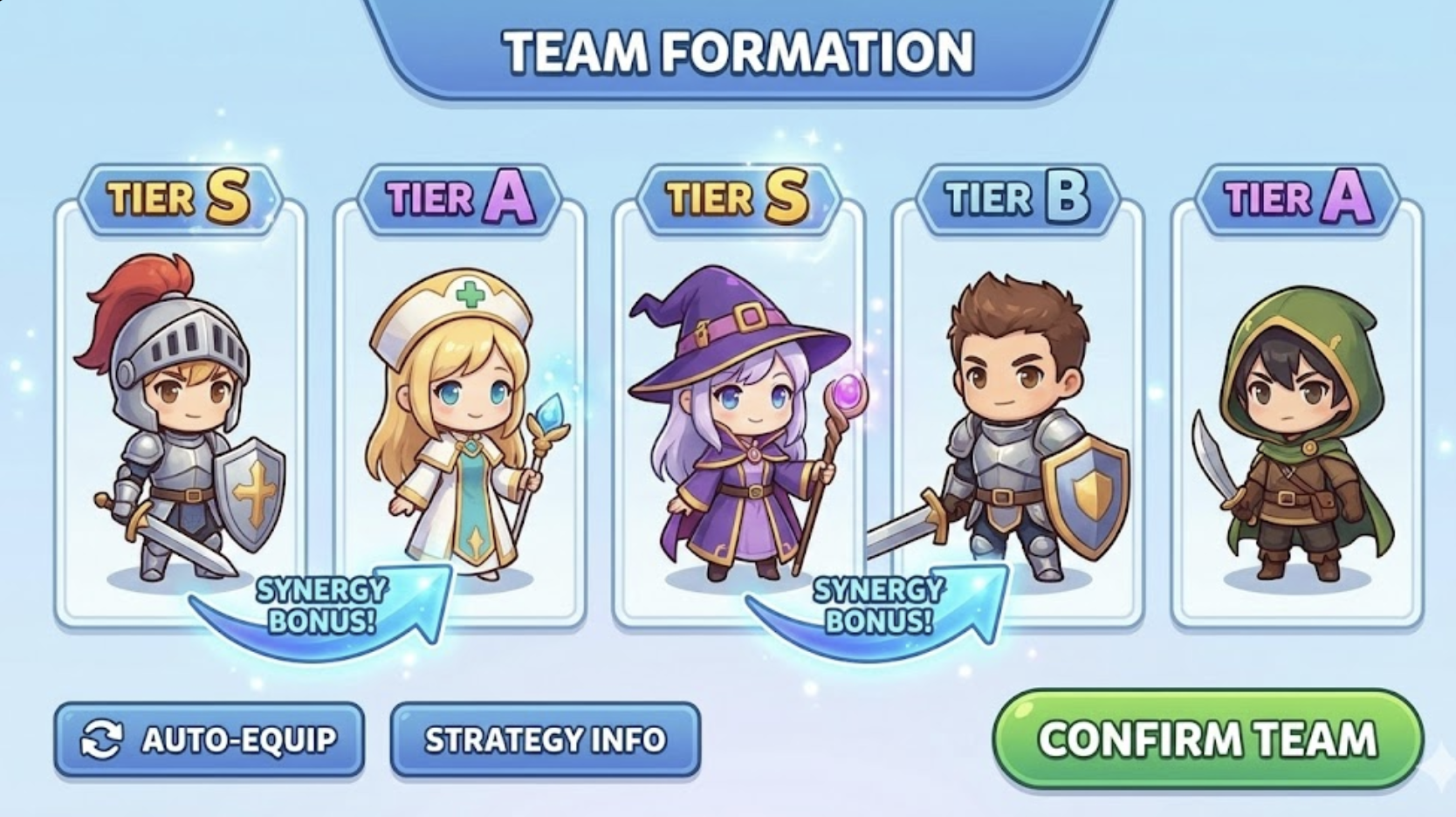Pick the brown-haired swordsman Tier B card
Screen dimensions: 1456x817
(x=1018, y=410)
